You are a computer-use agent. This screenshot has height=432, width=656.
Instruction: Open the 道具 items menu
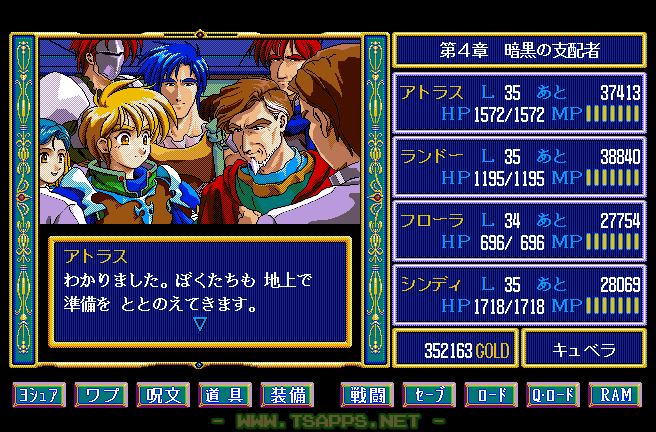click(x=225, y=394)
